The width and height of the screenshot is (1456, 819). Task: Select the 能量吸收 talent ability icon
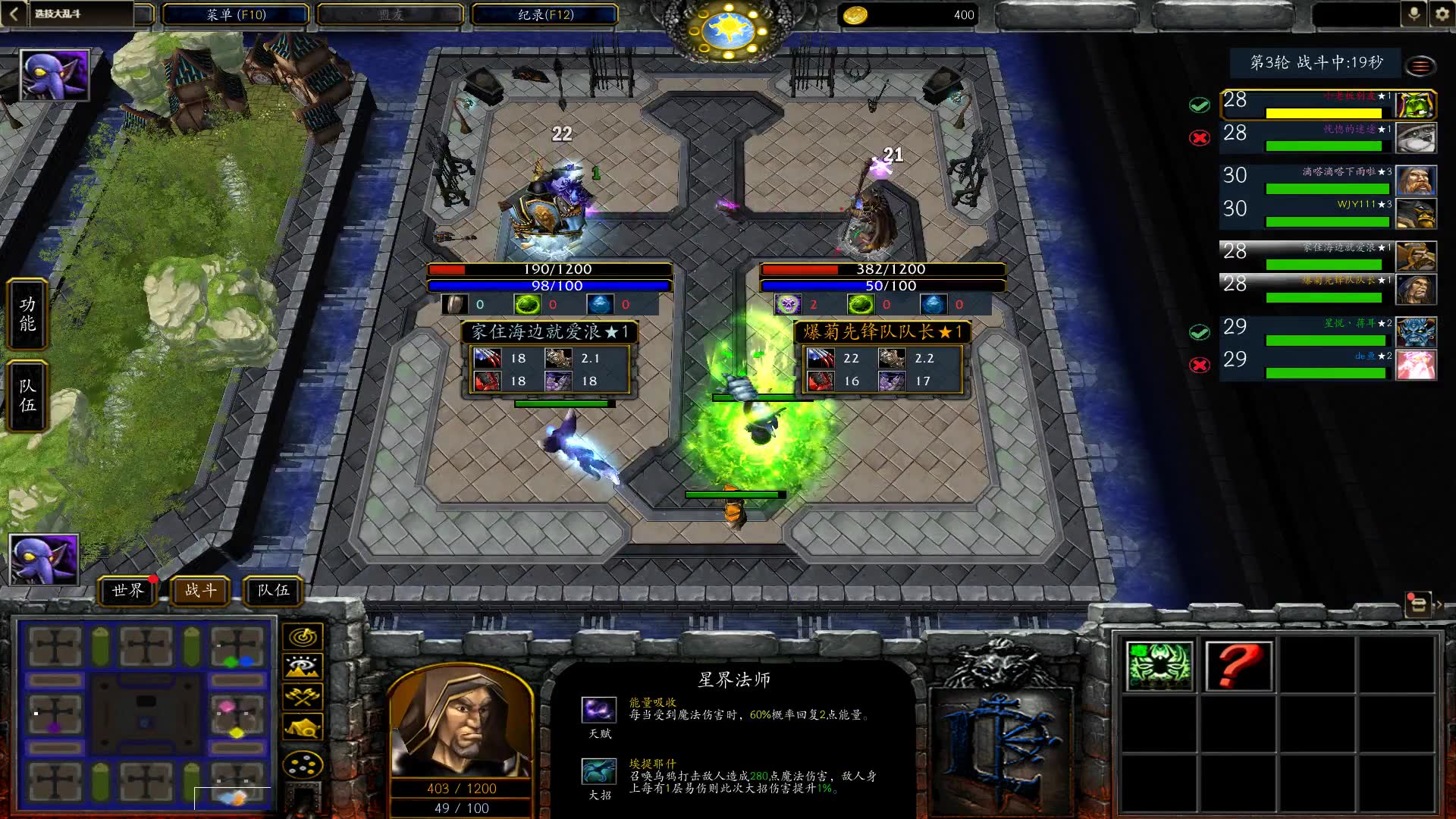click(599, 710)
